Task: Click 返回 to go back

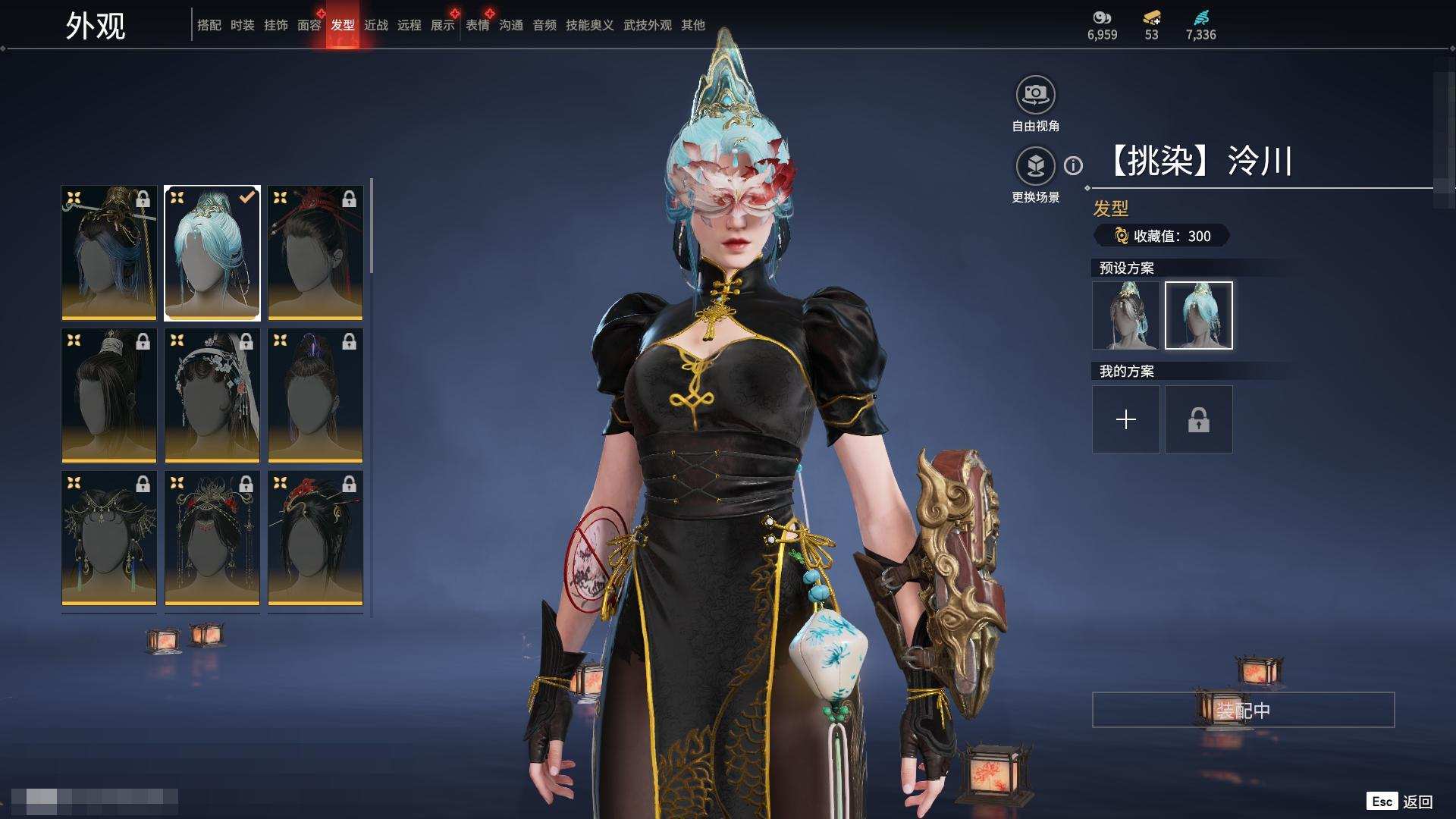Action: pyautogui.click(x=1417, y=802)
